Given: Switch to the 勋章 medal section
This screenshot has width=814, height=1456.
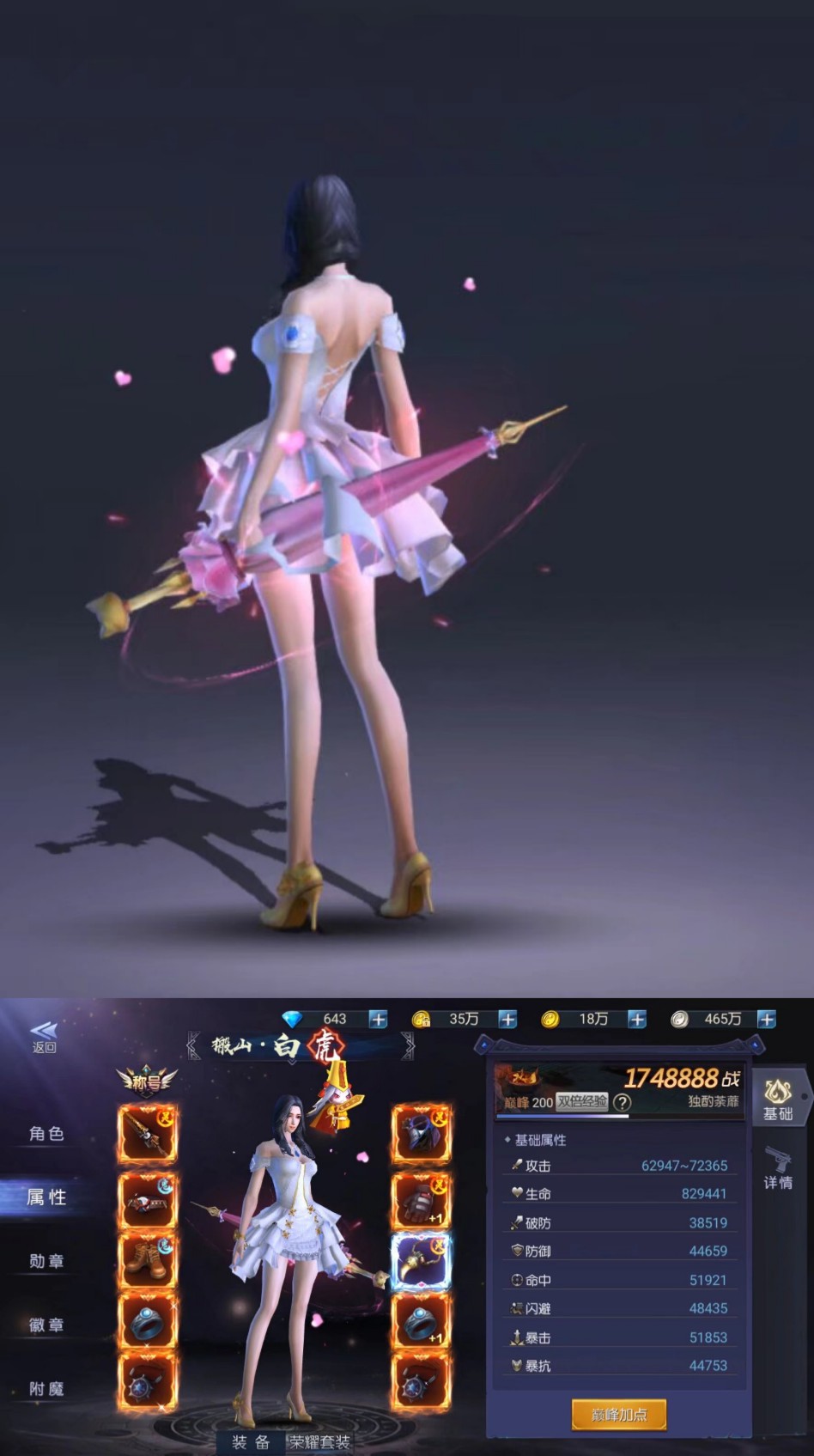Looking at the screenshot, I should pos(46,1261).
